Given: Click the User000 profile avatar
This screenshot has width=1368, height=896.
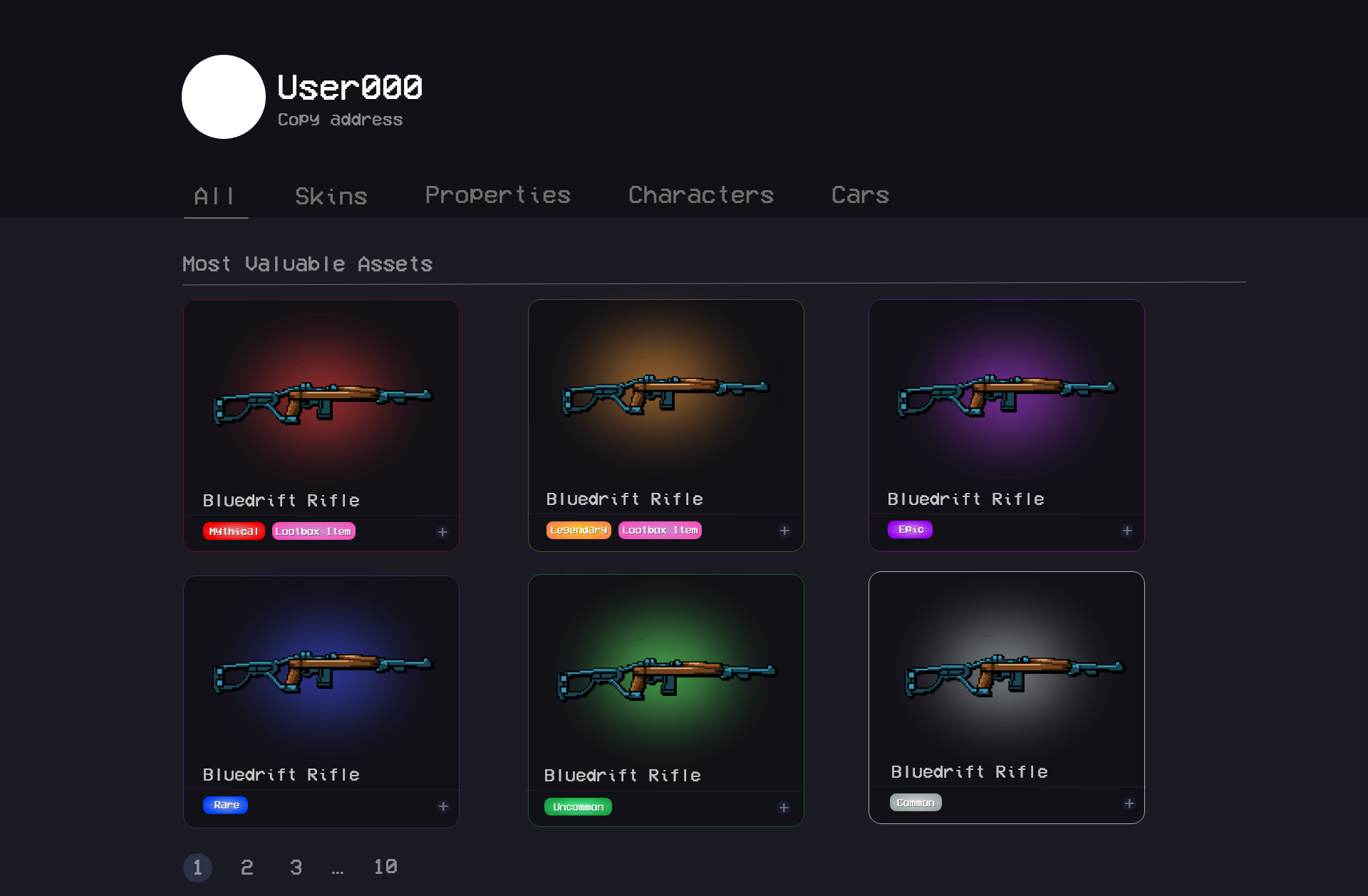Looking at the screenshot, I should tap(224, 97).
